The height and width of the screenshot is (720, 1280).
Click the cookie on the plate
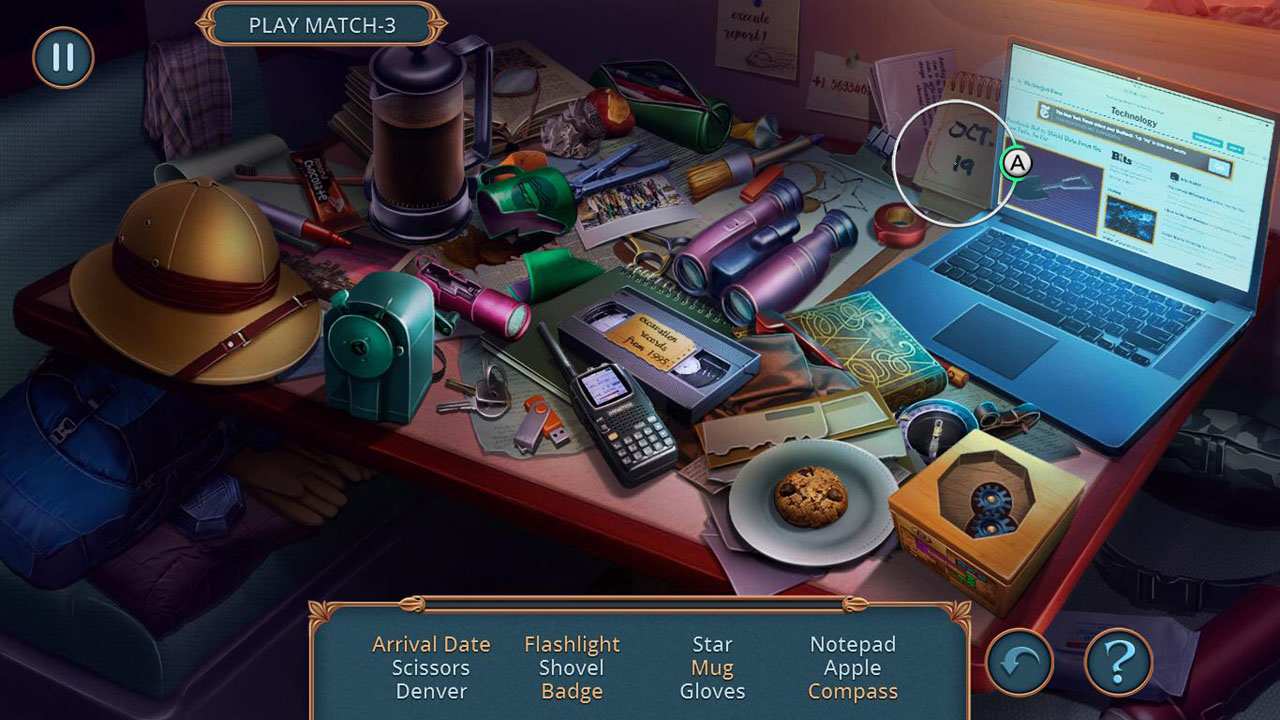tap(810, 497)
